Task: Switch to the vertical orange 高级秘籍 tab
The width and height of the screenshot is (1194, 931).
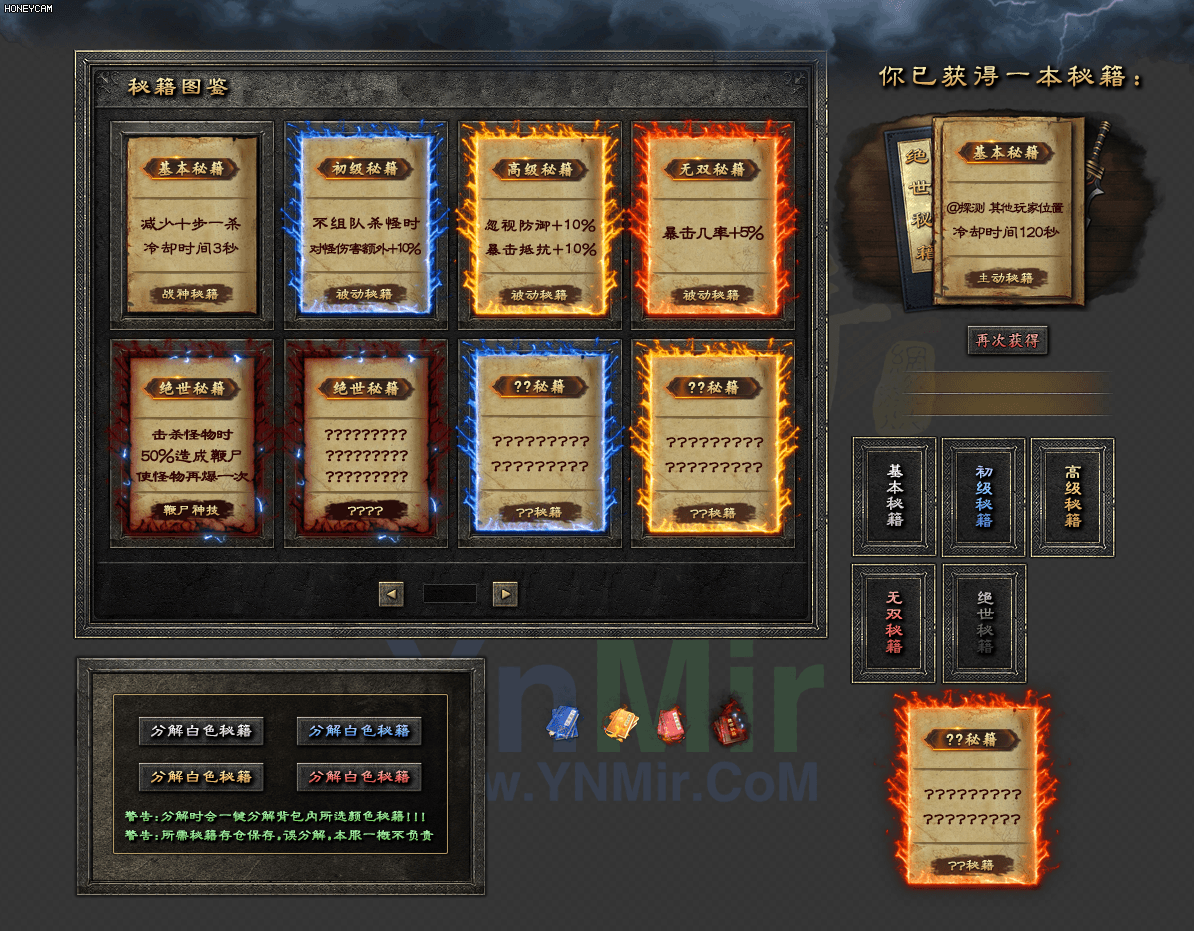Action: pos(1073,496)
